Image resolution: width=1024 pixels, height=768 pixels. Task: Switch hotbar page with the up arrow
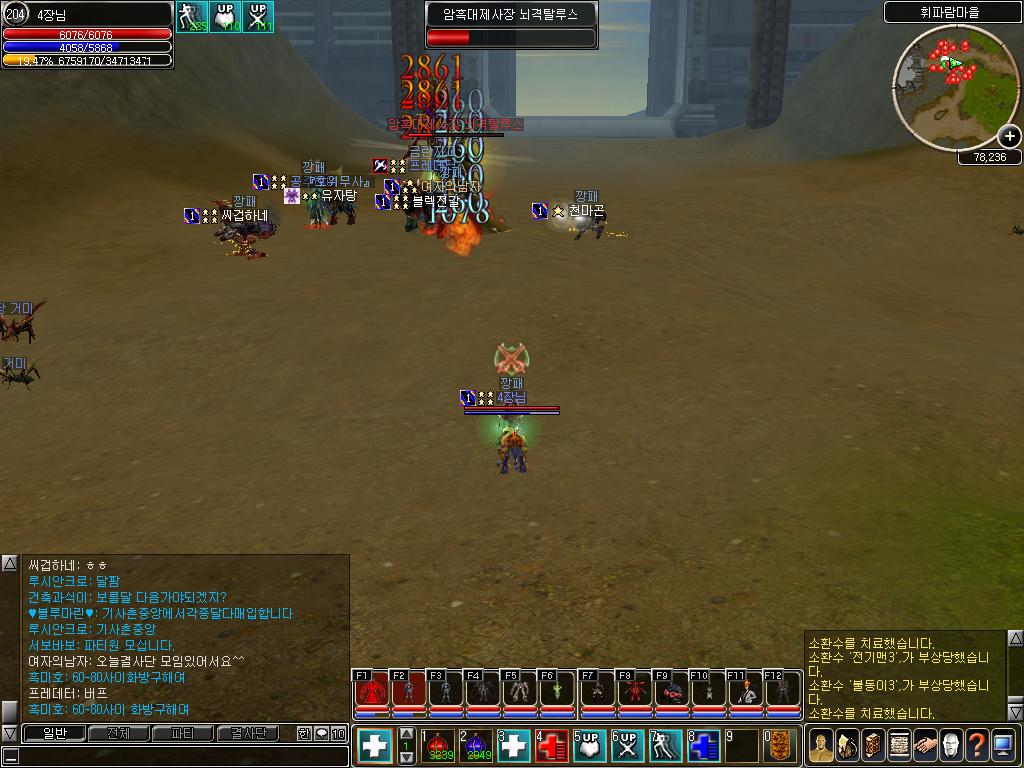pos(406,733)
